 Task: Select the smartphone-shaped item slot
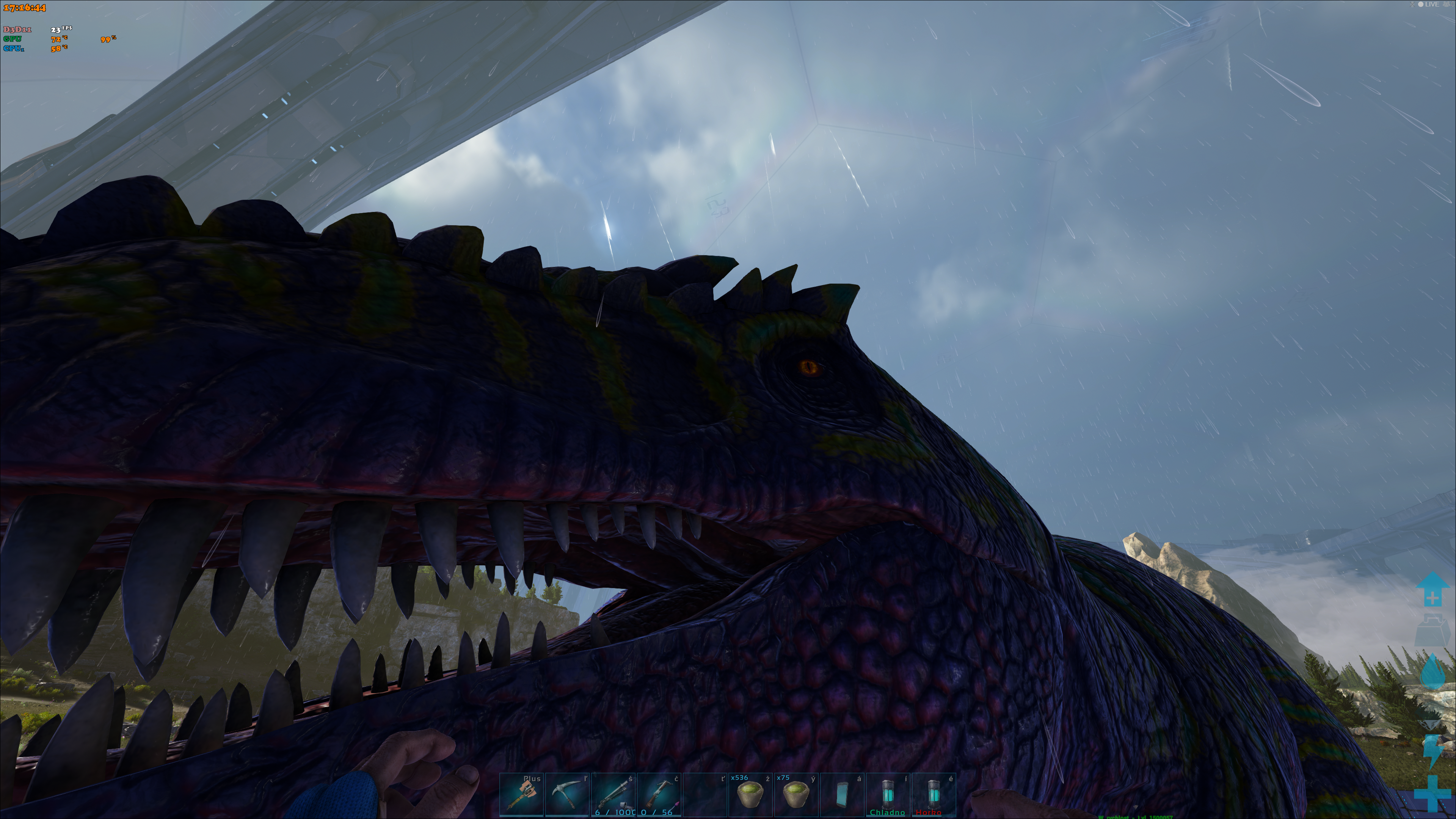tap(842, 795)
